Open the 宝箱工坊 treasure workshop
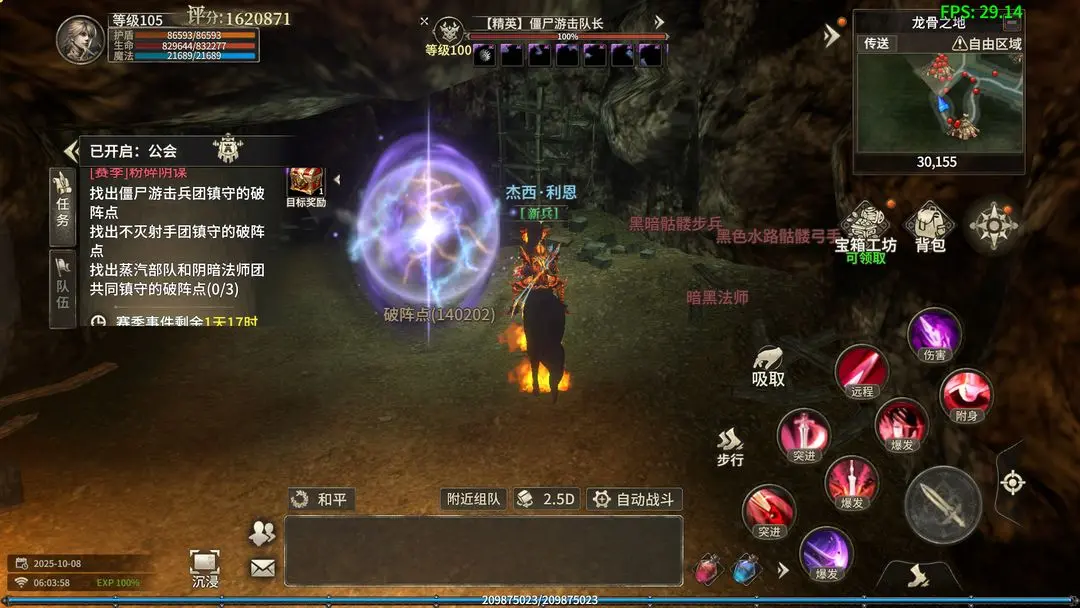 (x=866, y=228)
